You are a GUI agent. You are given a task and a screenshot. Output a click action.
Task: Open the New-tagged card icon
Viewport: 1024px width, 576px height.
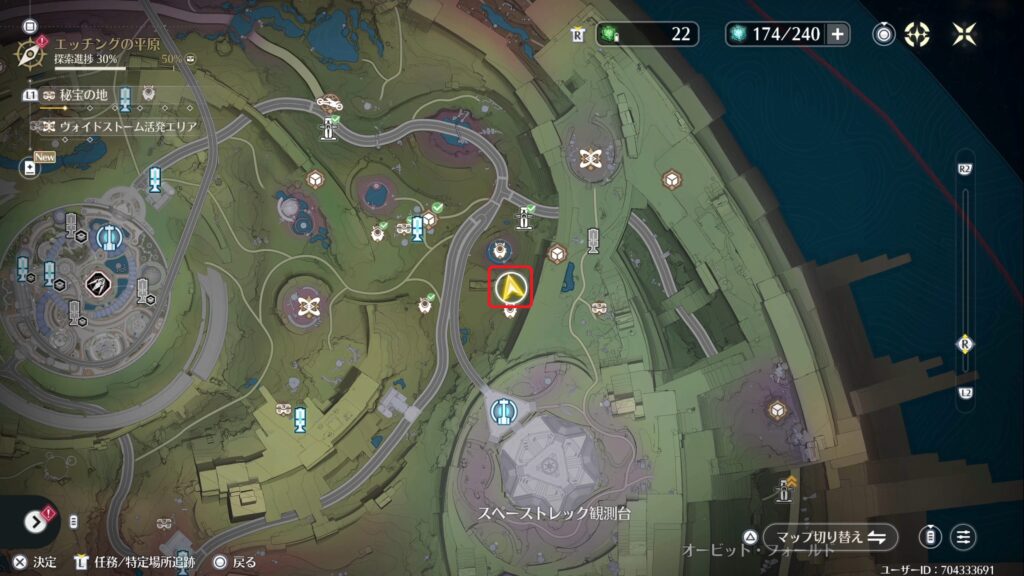[30, 168]
